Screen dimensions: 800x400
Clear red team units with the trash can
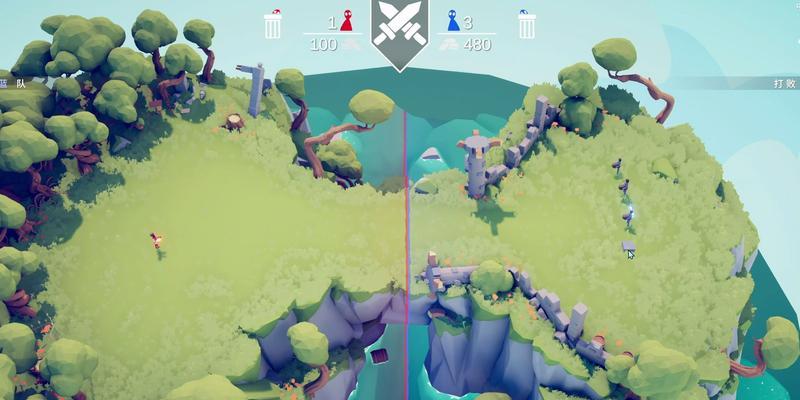point(272,24)
